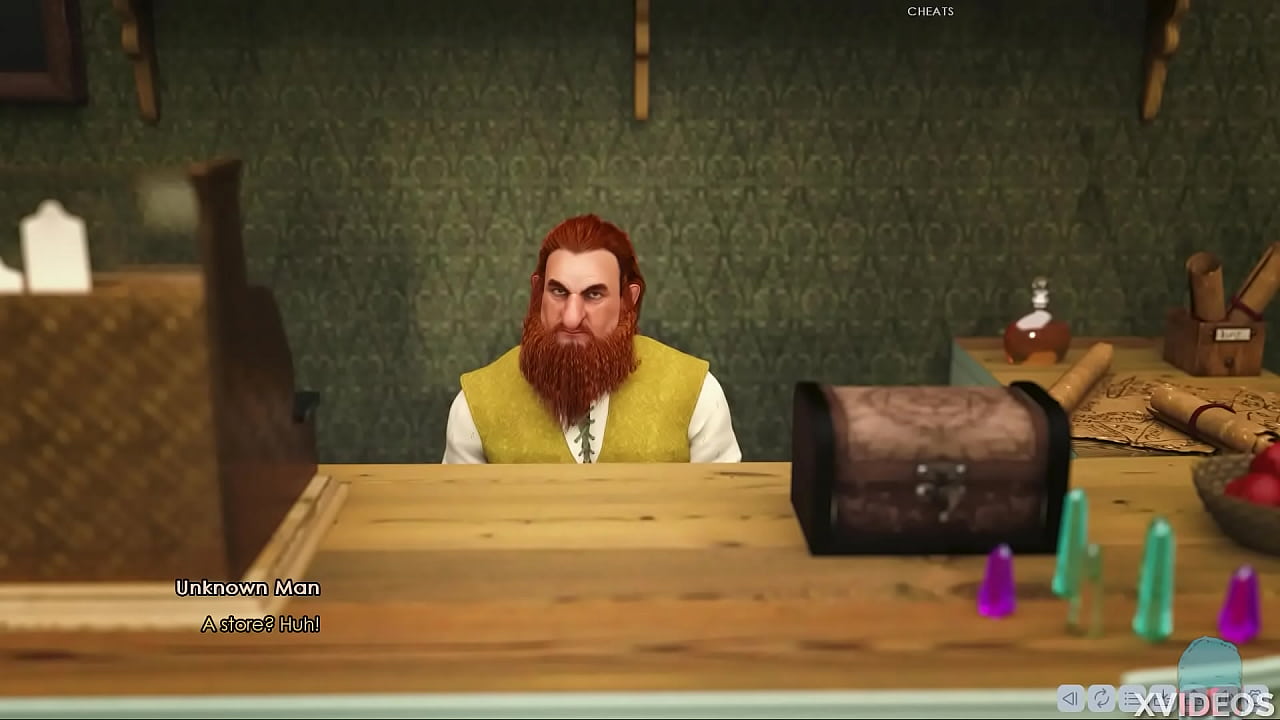Click the Unknown Man name label
The image size is (1280, 720).
coord(248,588)
